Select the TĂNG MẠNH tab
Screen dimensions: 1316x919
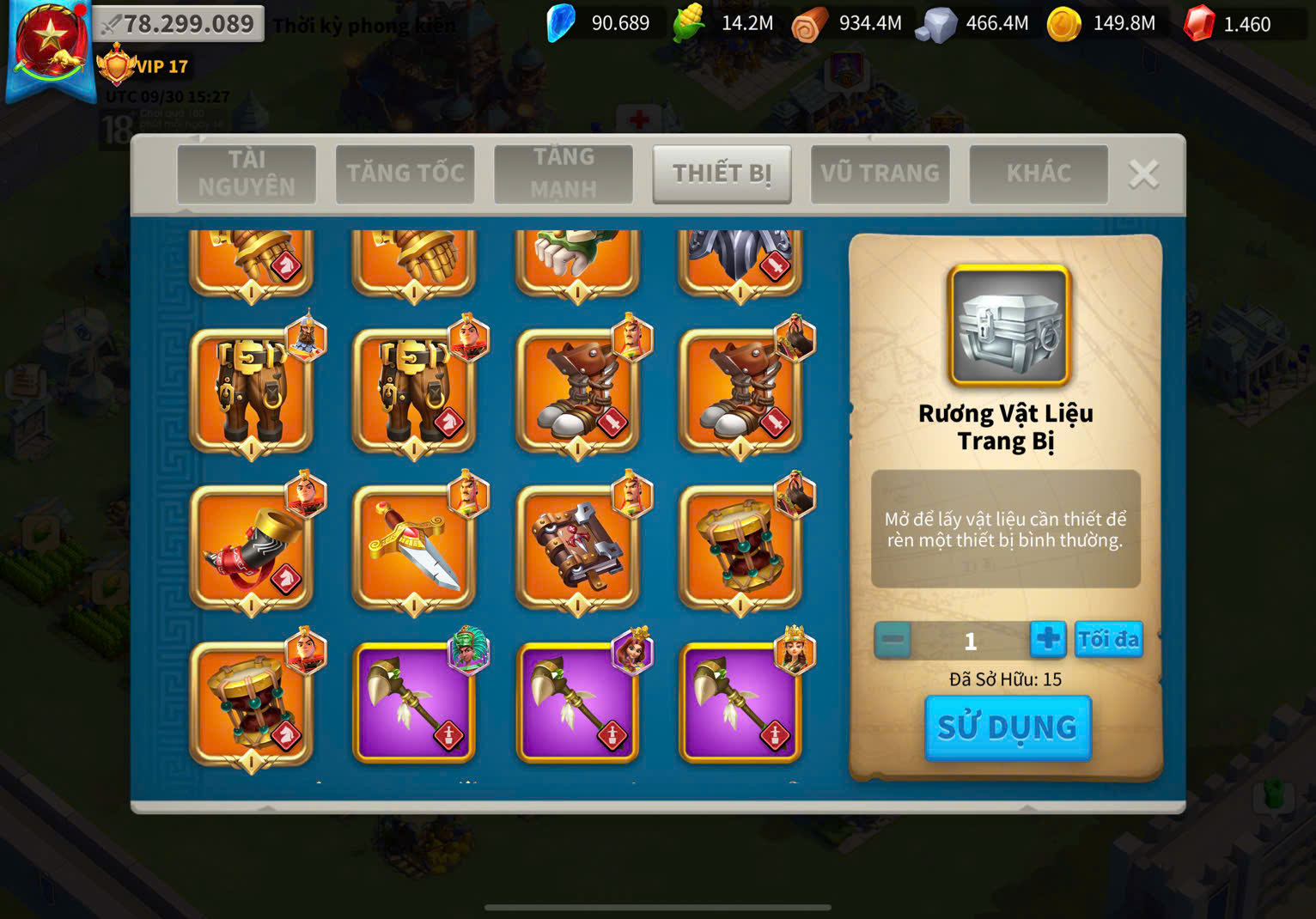click(x=563, y=173)
